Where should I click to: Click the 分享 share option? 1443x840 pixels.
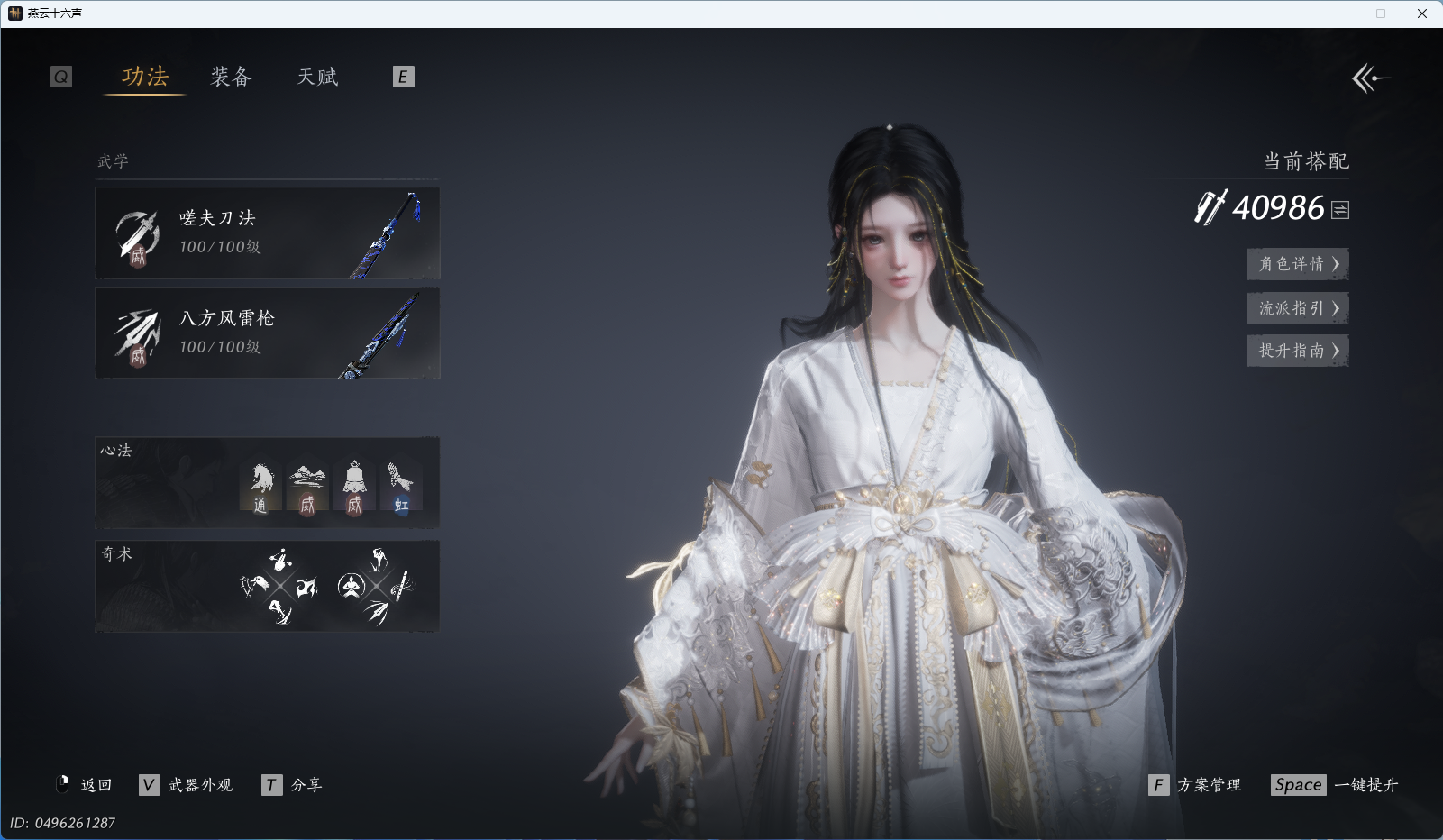(293, 785)
